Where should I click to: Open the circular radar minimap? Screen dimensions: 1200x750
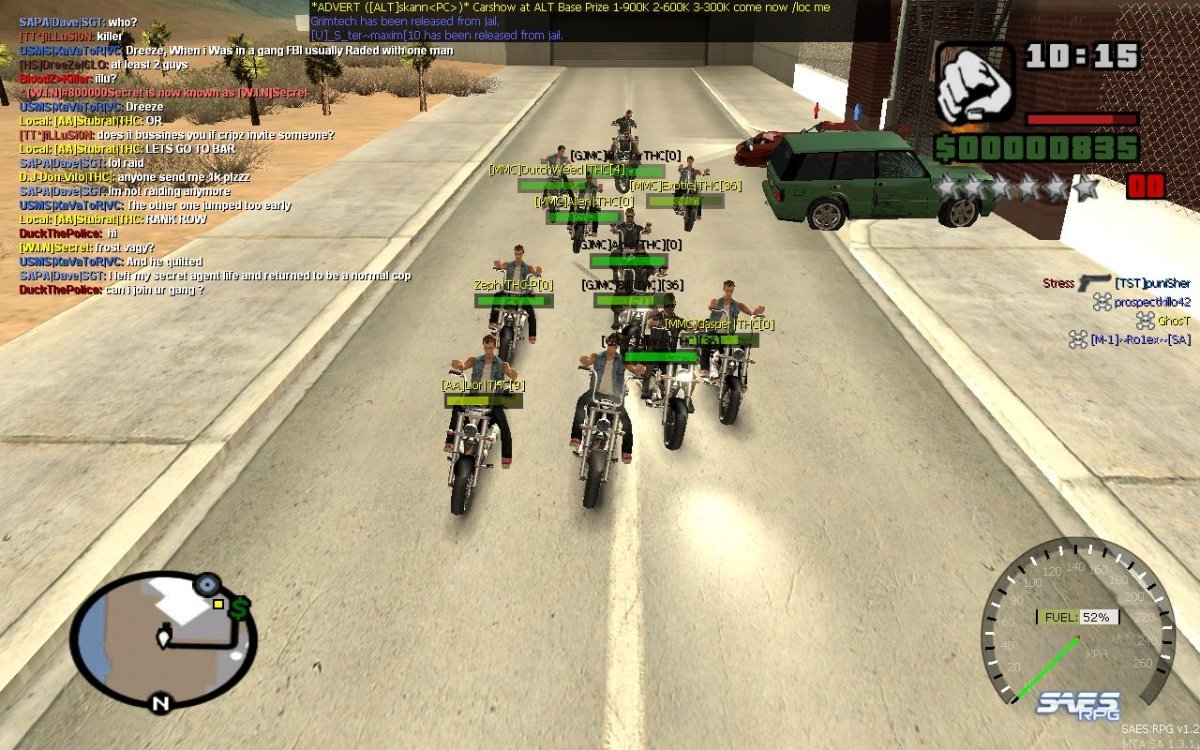[x=164, y=639]
